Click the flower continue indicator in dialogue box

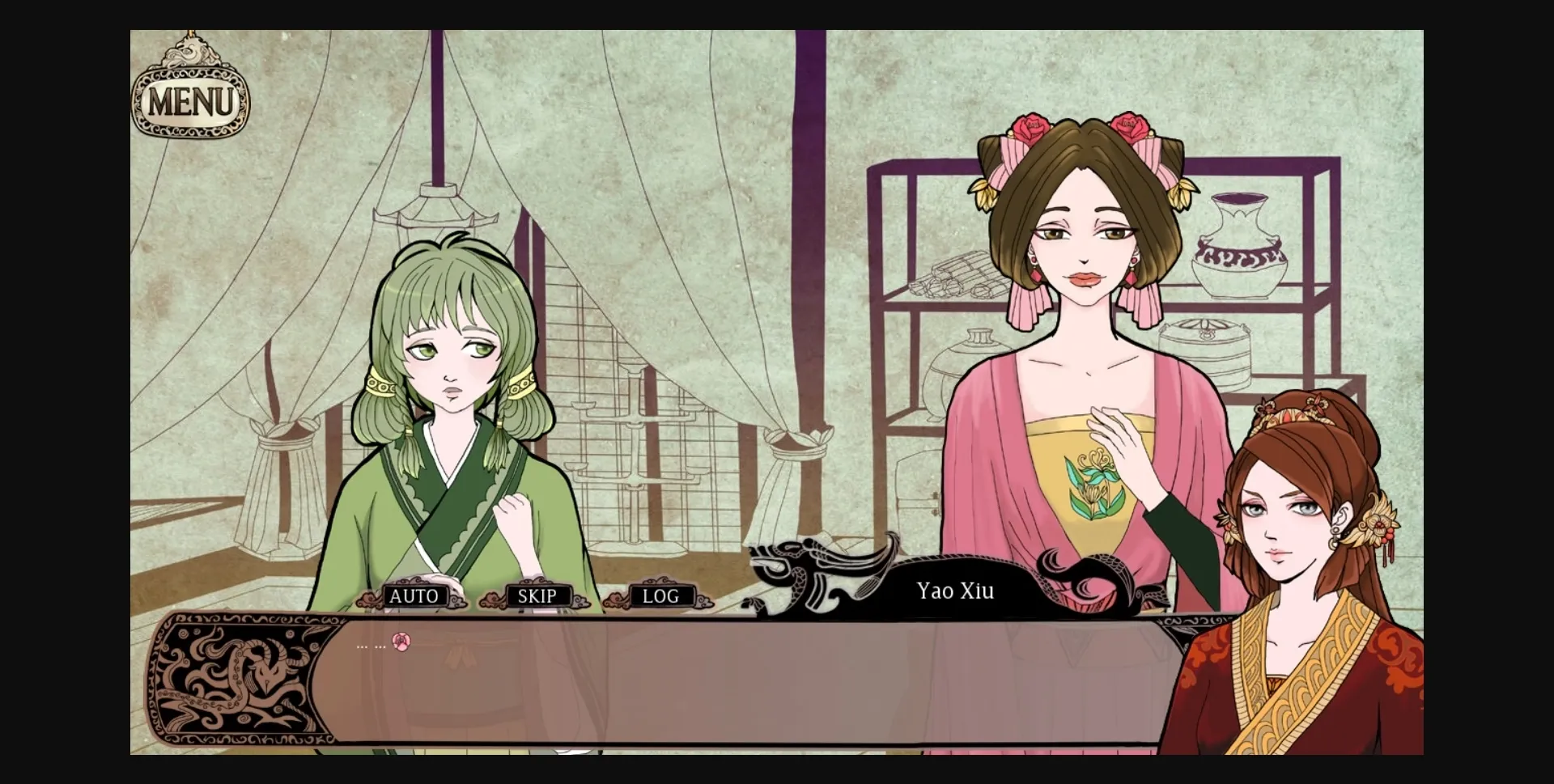pyautogui.click(x=400, y=643)
